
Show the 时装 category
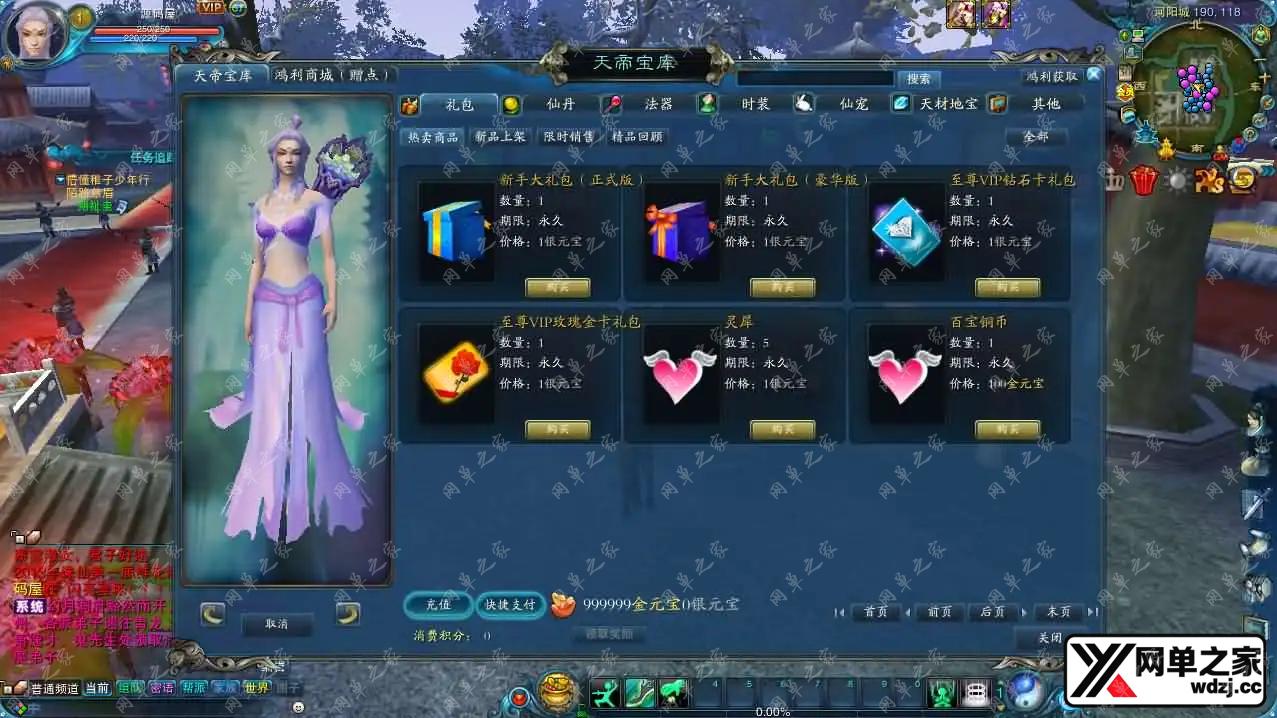pos(755,104)
